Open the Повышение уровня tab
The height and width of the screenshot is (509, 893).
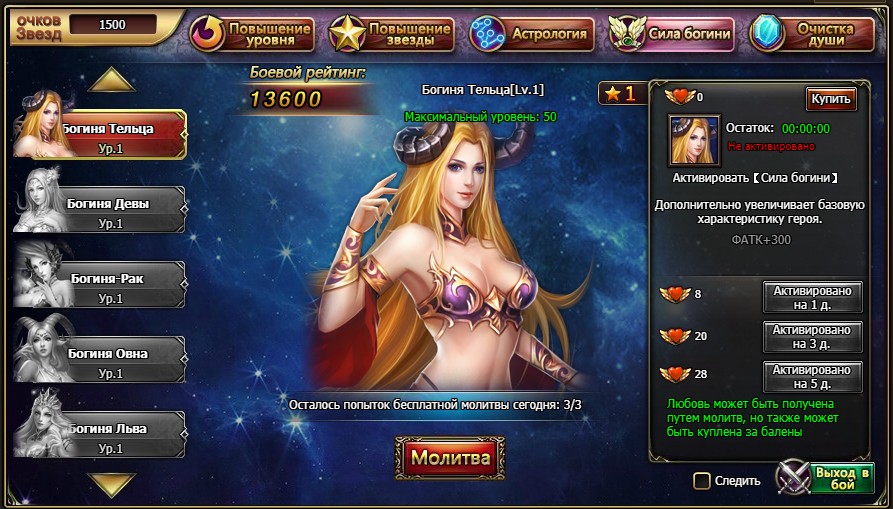253,33
